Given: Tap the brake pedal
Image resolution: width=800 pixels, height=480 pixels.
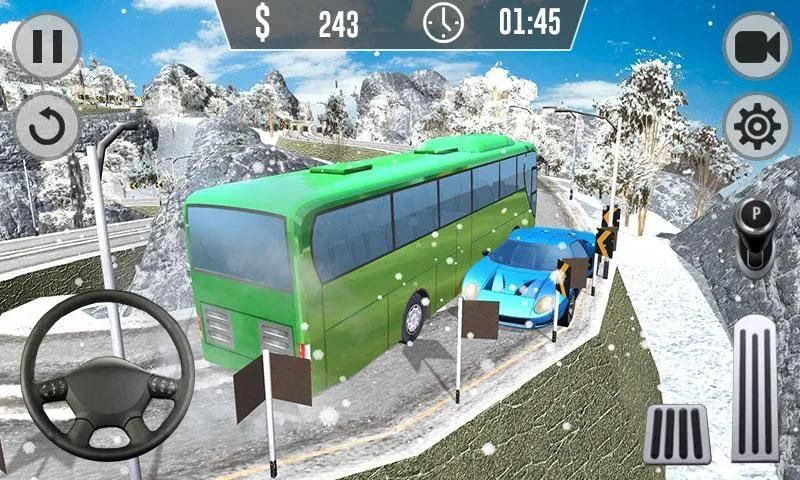Looking at the screenshot, I should pos(676,434).
